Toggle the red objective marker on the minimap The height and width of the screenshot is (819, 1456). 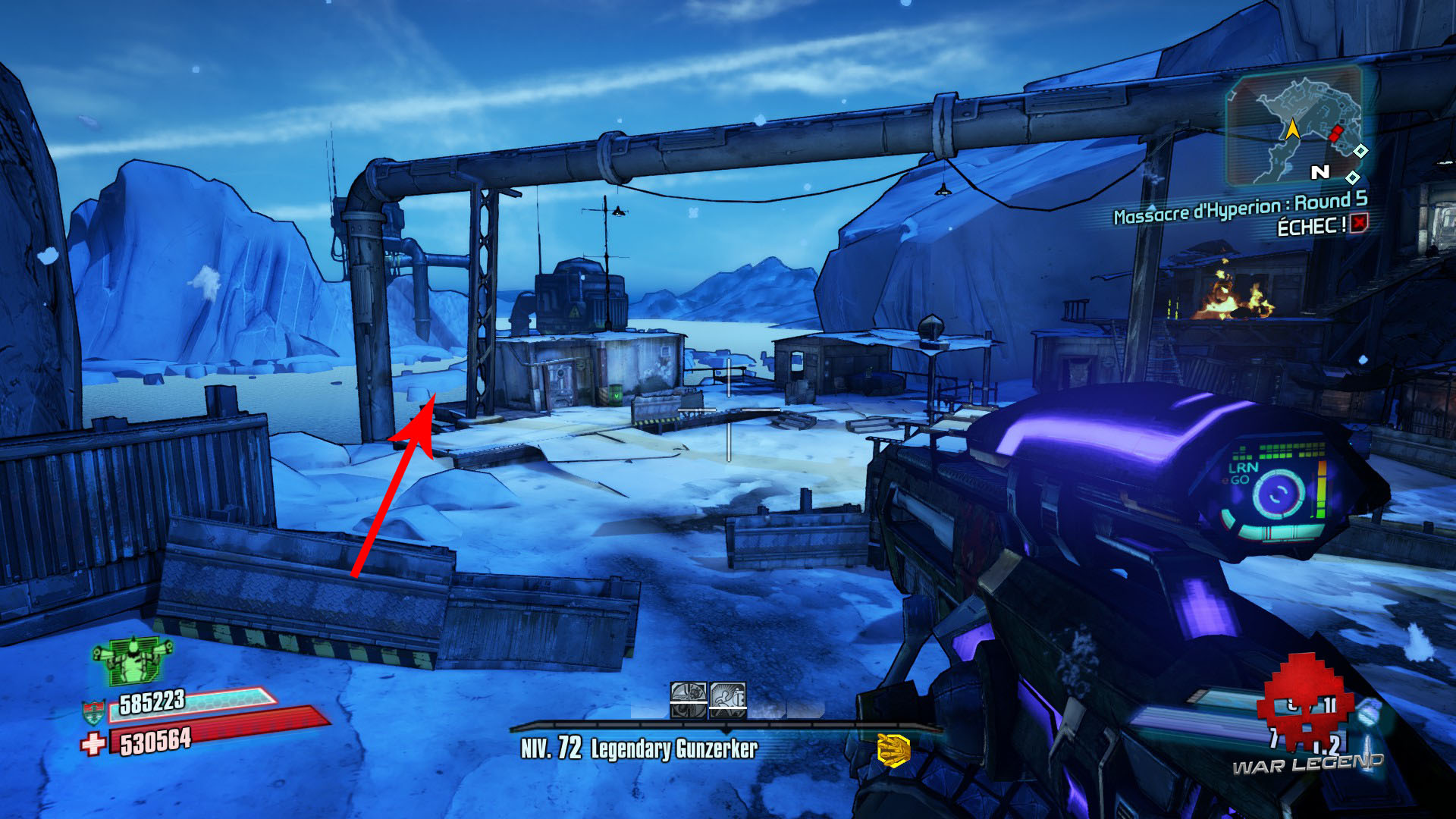pyautogui.click(x=1336, y=133)
